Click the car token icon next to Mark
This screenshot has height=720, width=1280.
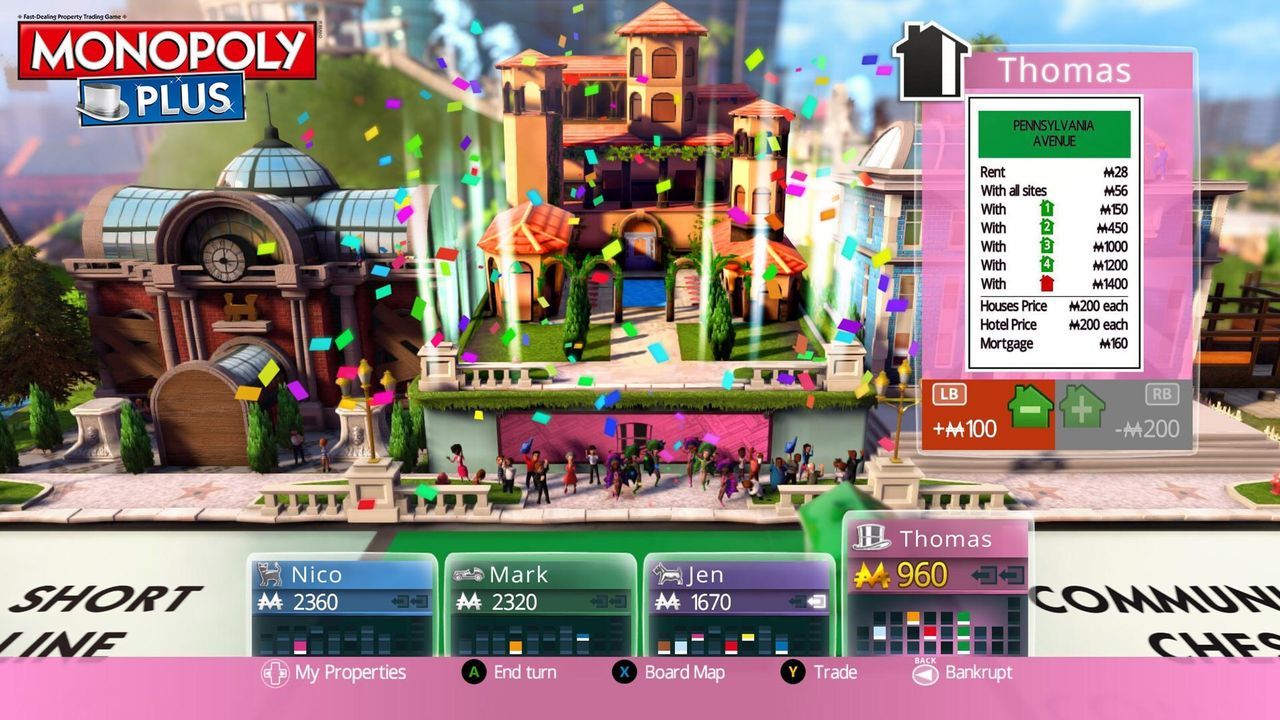(x=468, y=574)
